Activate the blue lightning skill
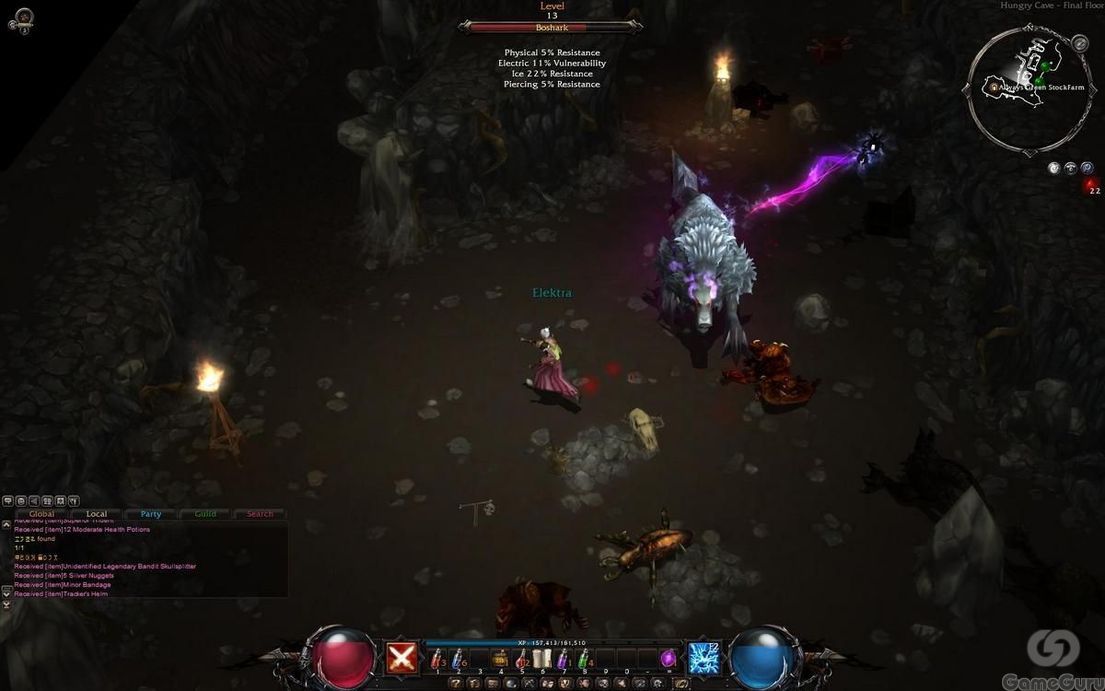 (704, 658)
